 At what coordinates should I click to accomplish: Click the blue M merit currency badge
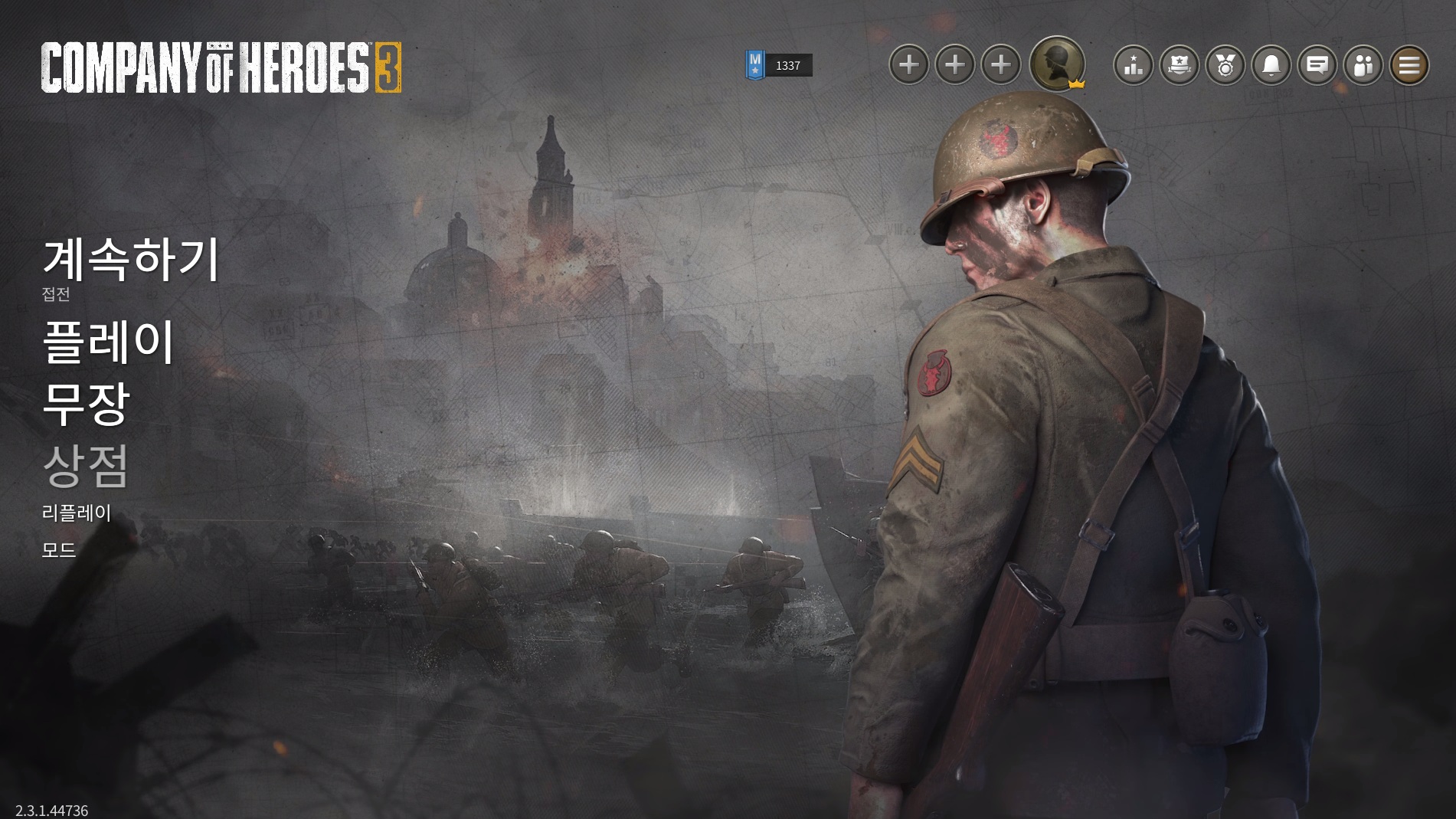pos(755,65)
